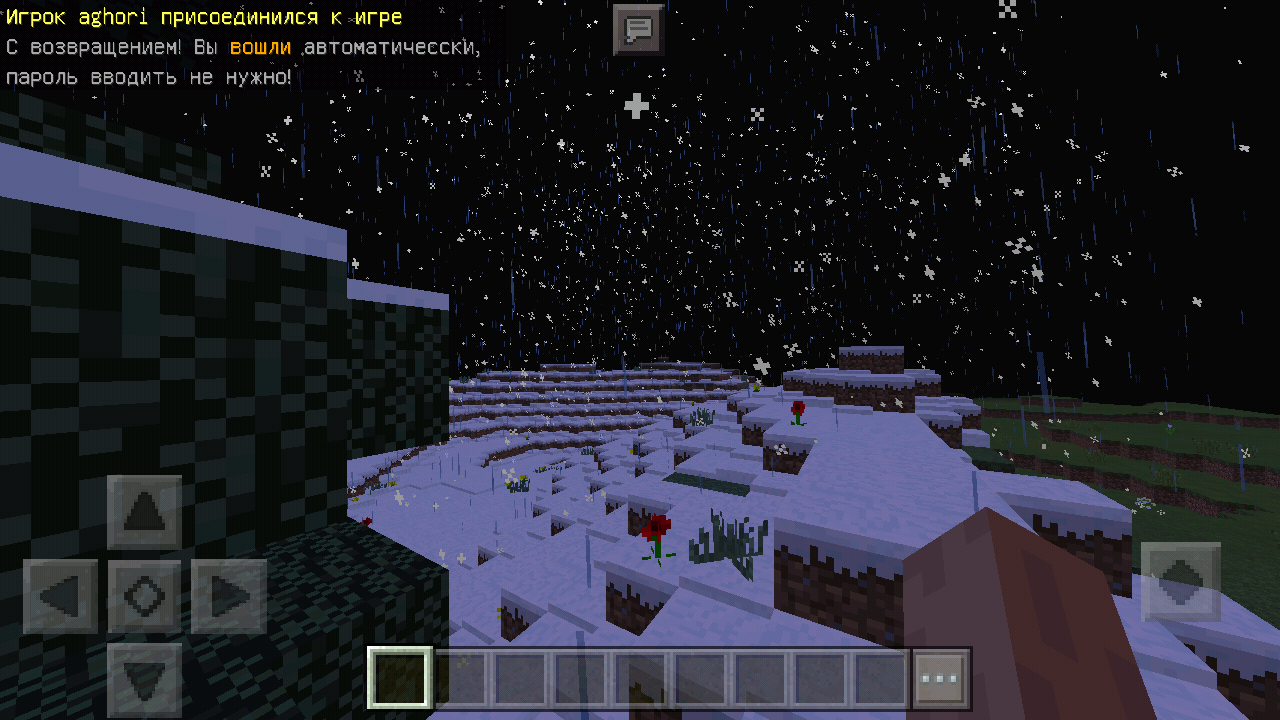Tap the jump button with diamond icon
1280x720 pixels.
[x=1180, y=581]
